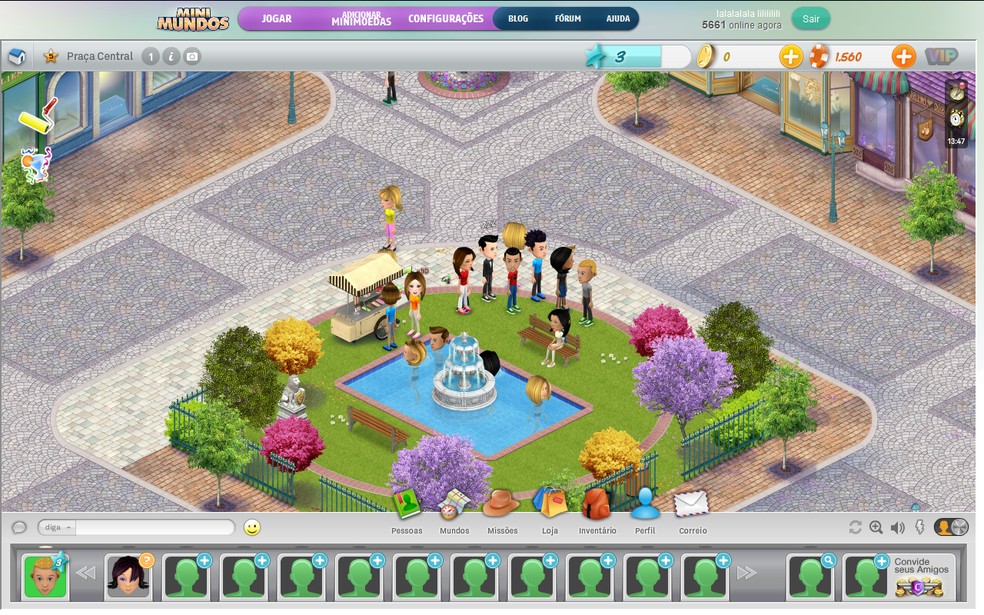The image size is (984, 615).
Task: Open the Fórum link
Action: tap(568, 19)
